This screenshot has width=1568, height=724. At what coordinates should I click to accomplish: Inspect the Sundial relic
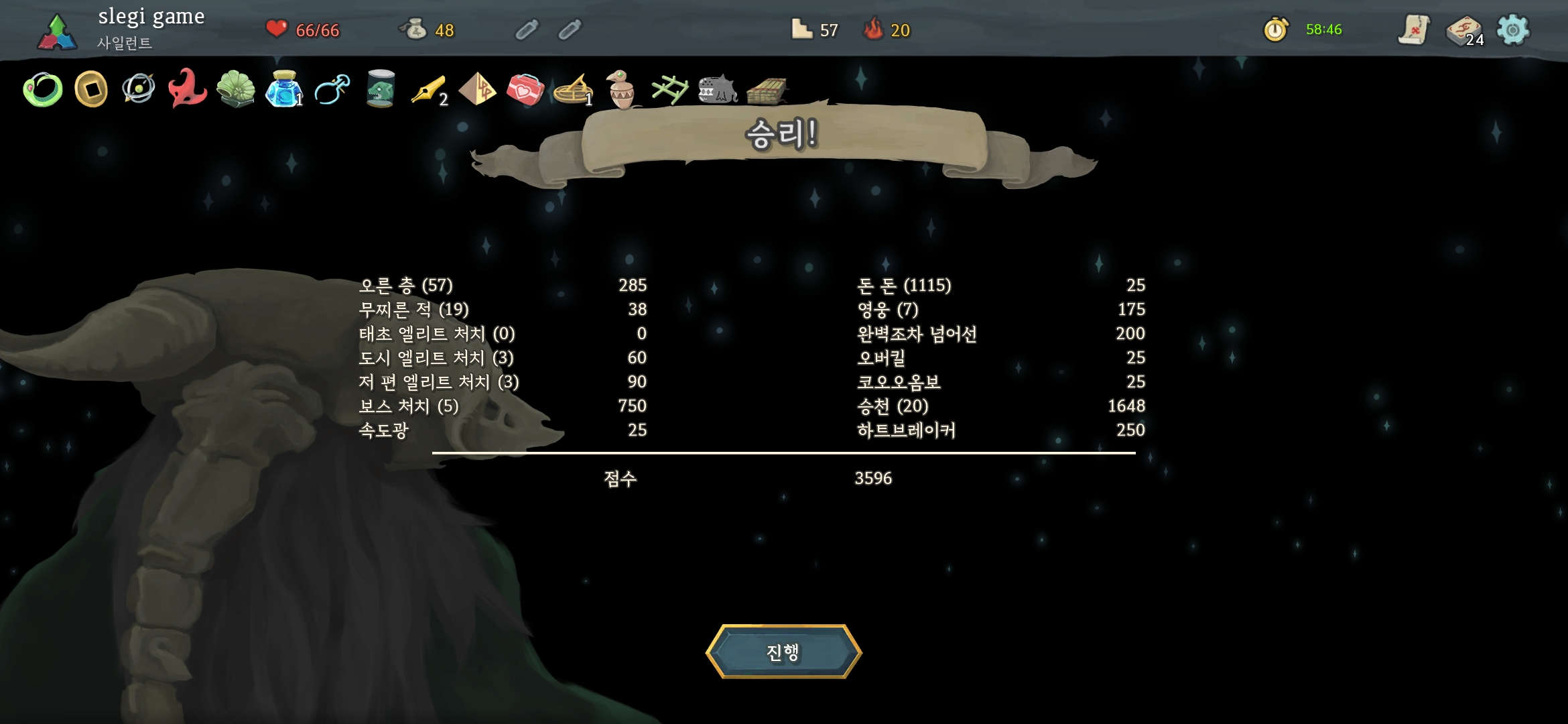573,90
